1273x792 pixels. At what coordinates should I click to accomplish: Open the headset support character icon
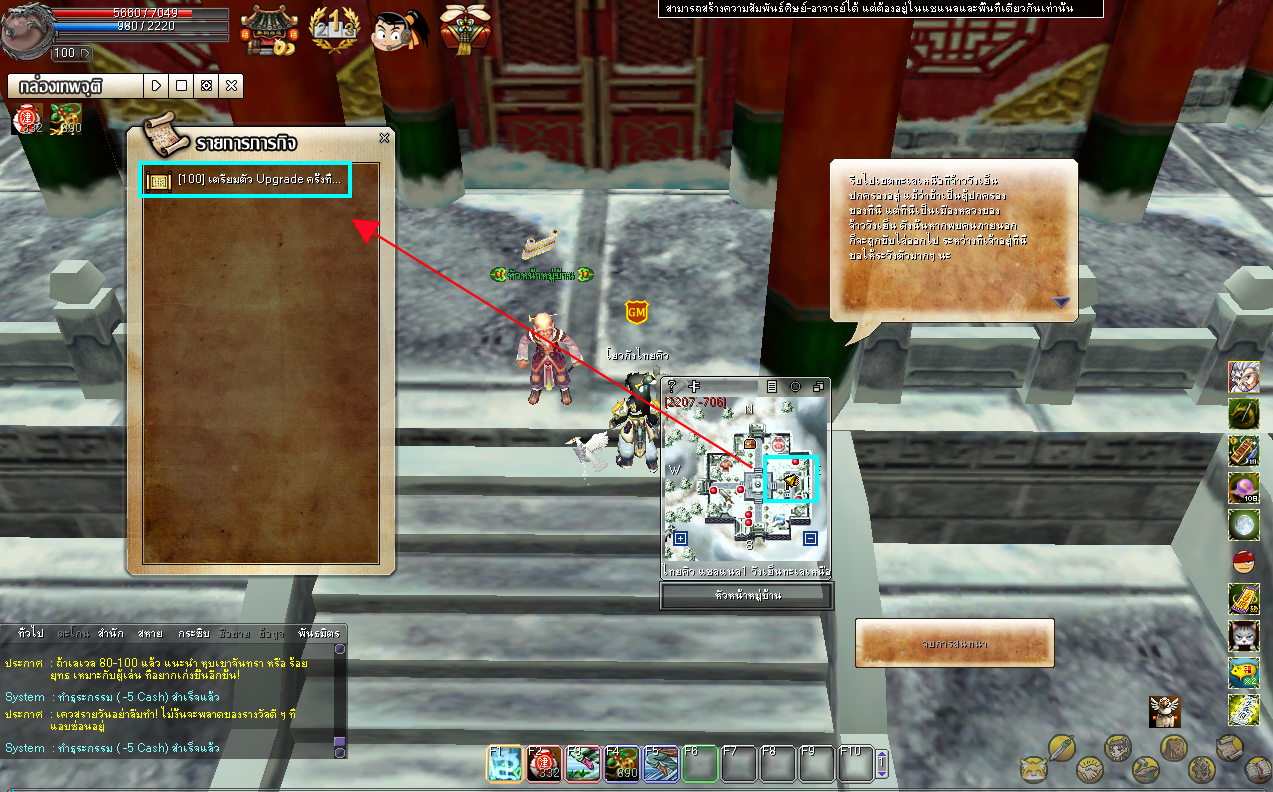[x=400, y=30]
